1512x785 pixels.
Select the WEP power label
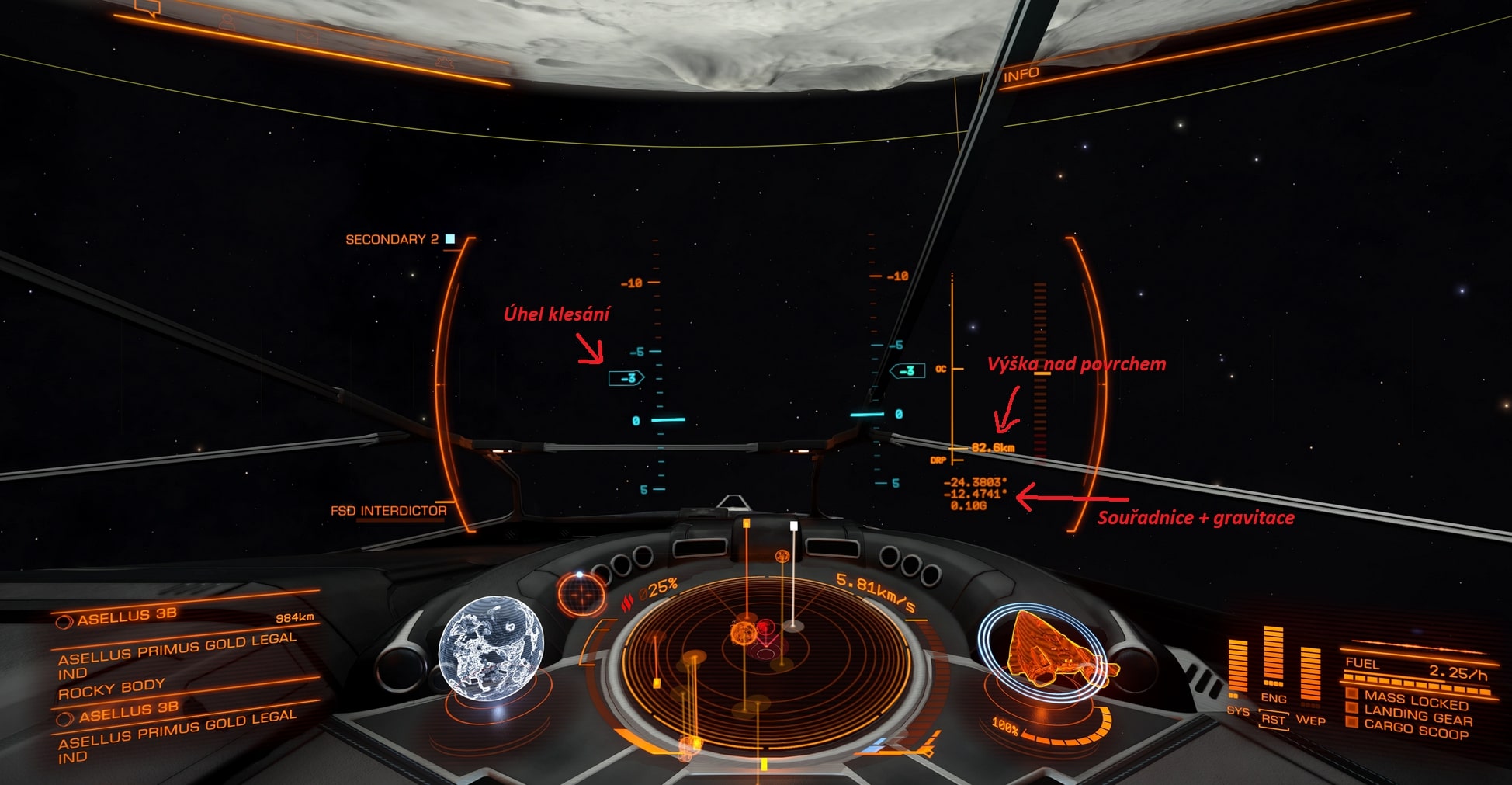pyautogui.click(x=1310, y=720)
